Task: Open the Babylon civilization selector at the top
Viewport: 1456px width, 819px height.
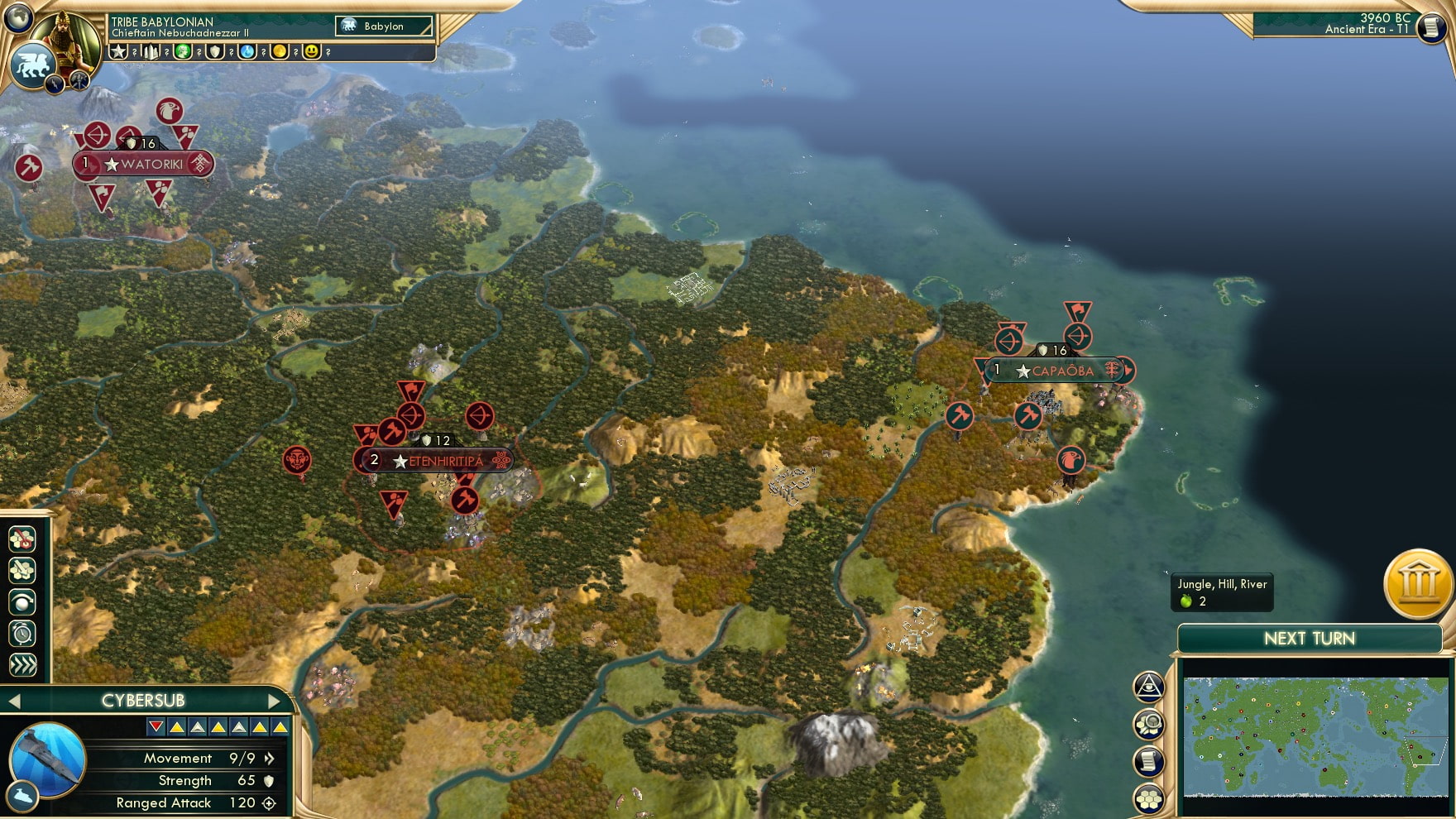Action: pyautogui.click(x=382, y=26)
